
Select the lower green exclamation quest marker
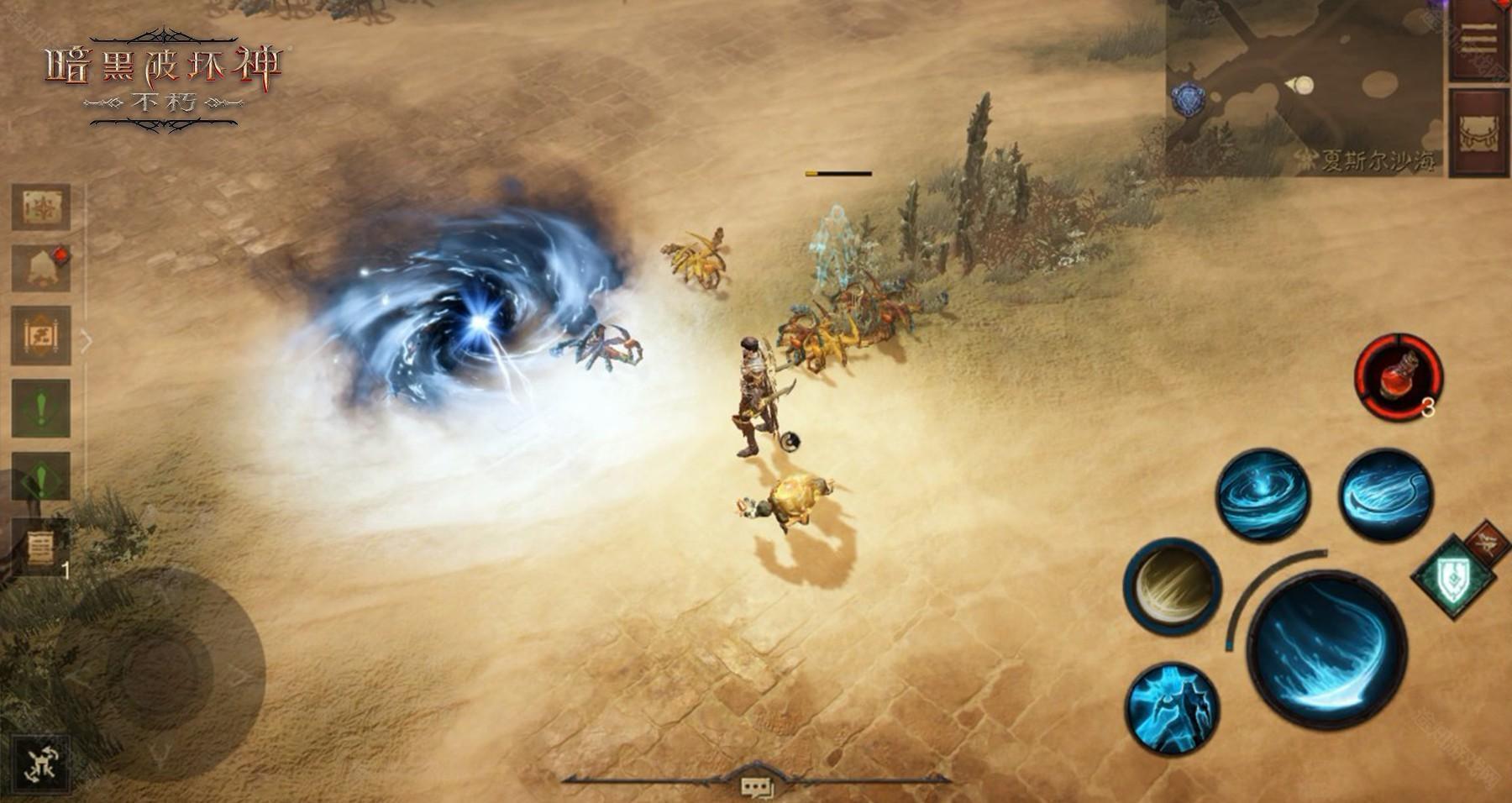tap(40, 477)
